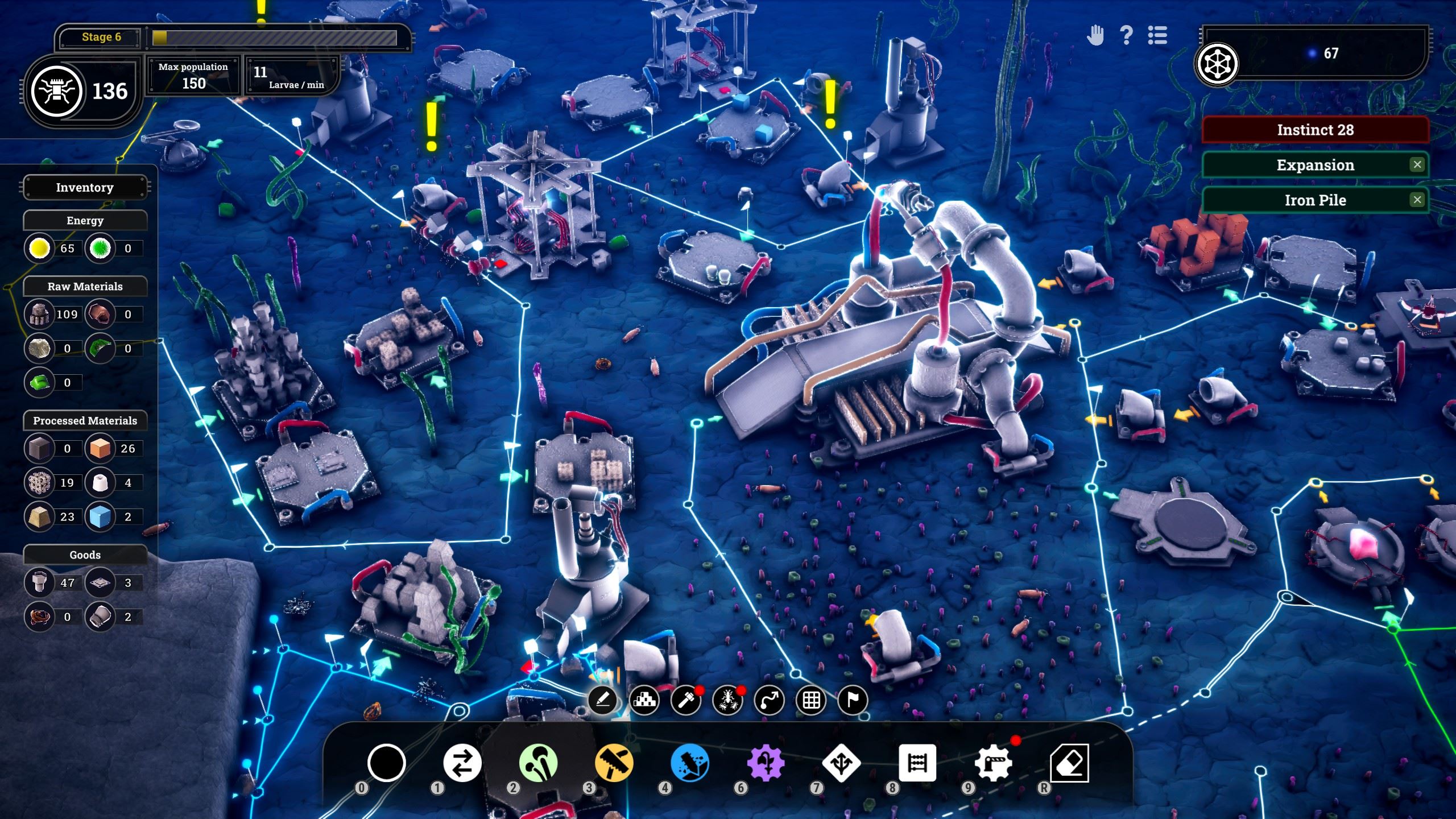Select the eraser tool in the bottom toolbar
The height and width of the screenshot is (819, 1456).
tap(1069, 763)
